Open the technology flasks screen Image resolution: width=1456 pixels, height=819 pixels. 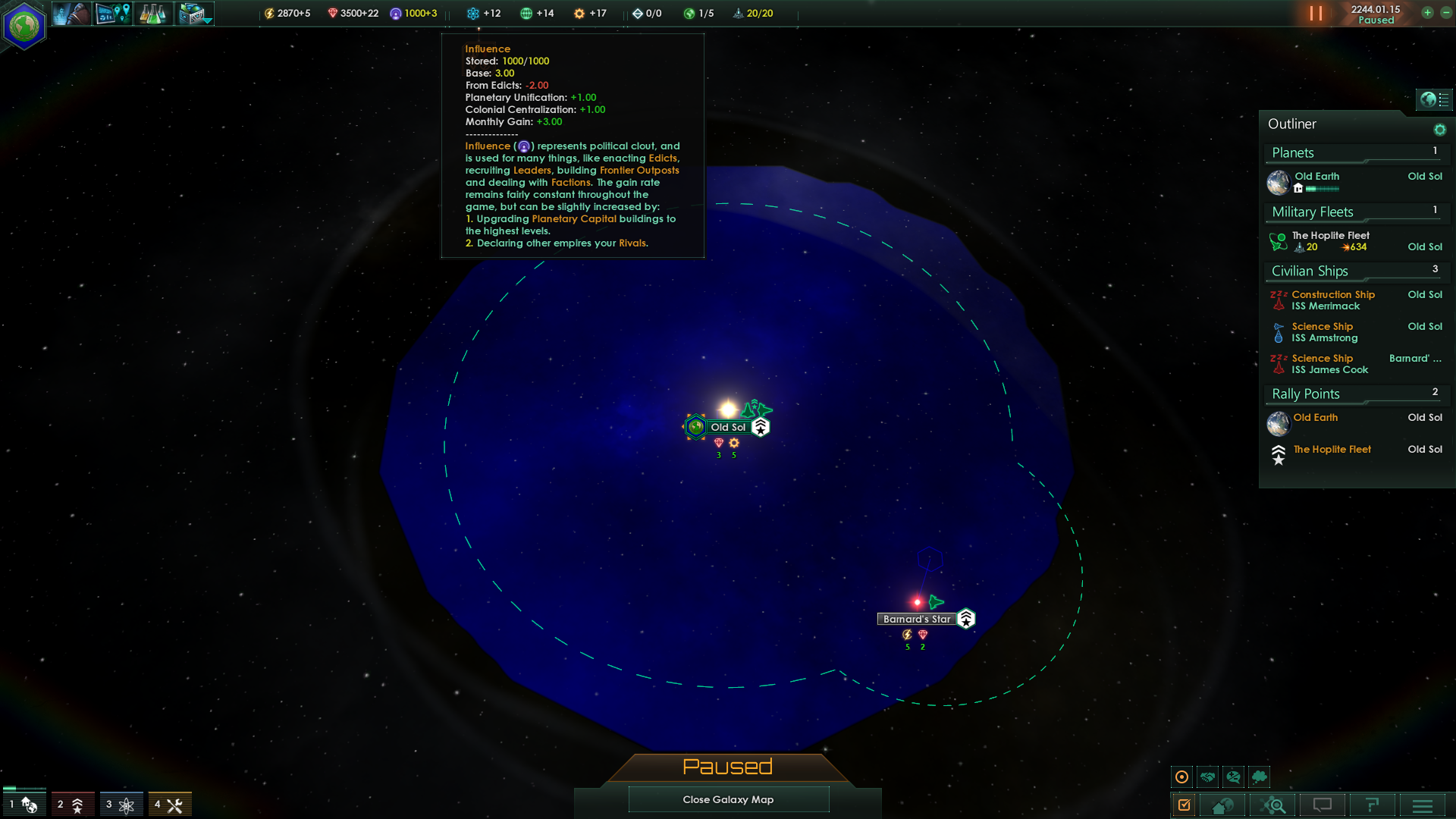tap(153, 14)
